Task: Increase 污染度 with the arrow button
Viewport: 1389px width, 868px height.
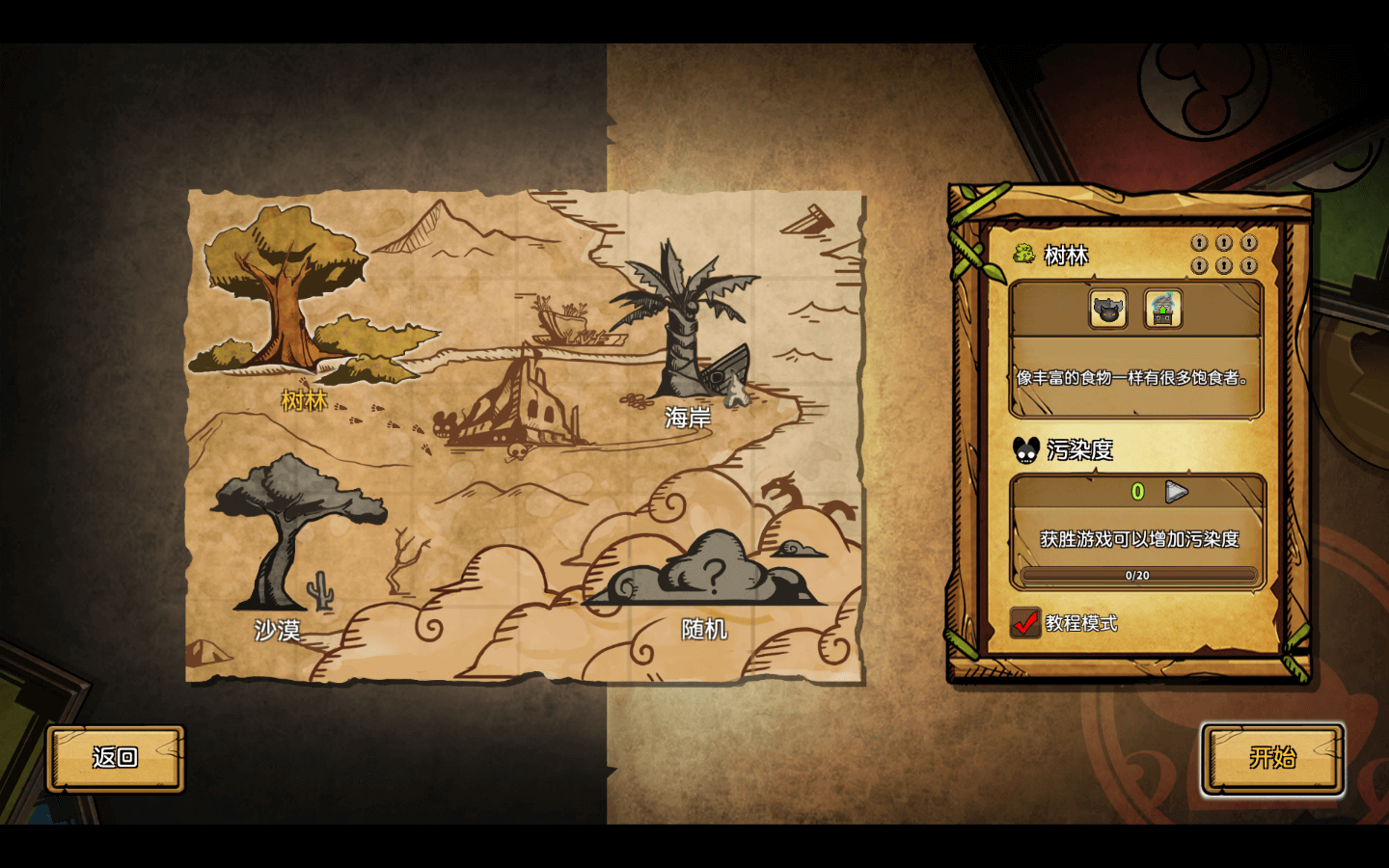Action: pyautogui.click(x=1176, y=492)
